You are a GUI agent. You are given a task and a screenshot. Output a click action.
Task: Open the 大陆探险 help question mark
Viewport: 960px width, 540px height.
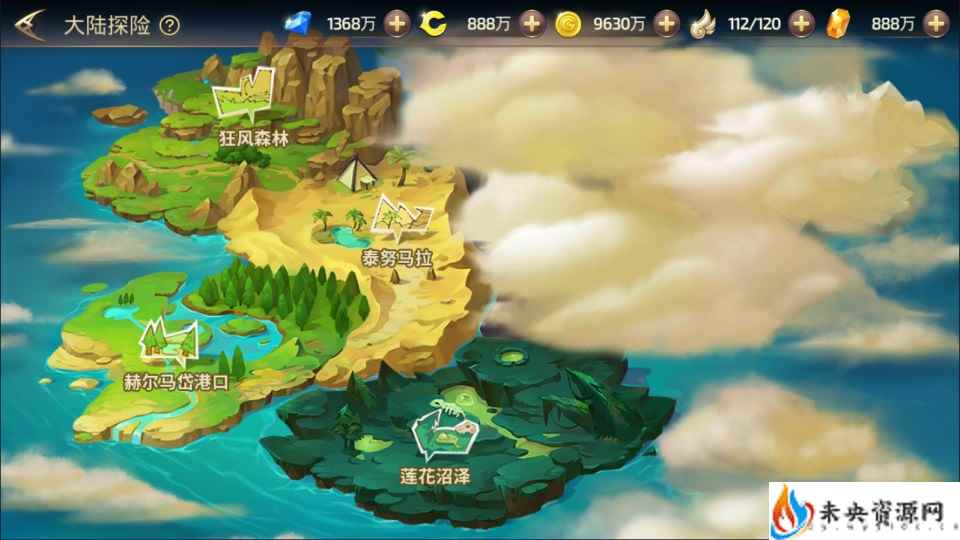click(170, 25)
